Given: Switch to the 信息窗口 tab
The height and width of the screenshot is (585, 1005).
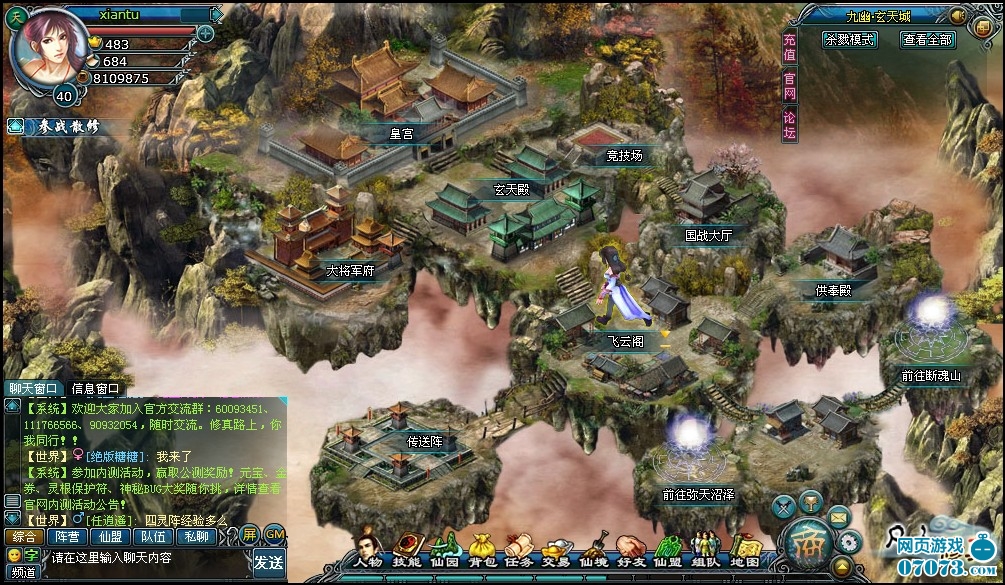Looking at the screenshot, I should click(95, 388).
